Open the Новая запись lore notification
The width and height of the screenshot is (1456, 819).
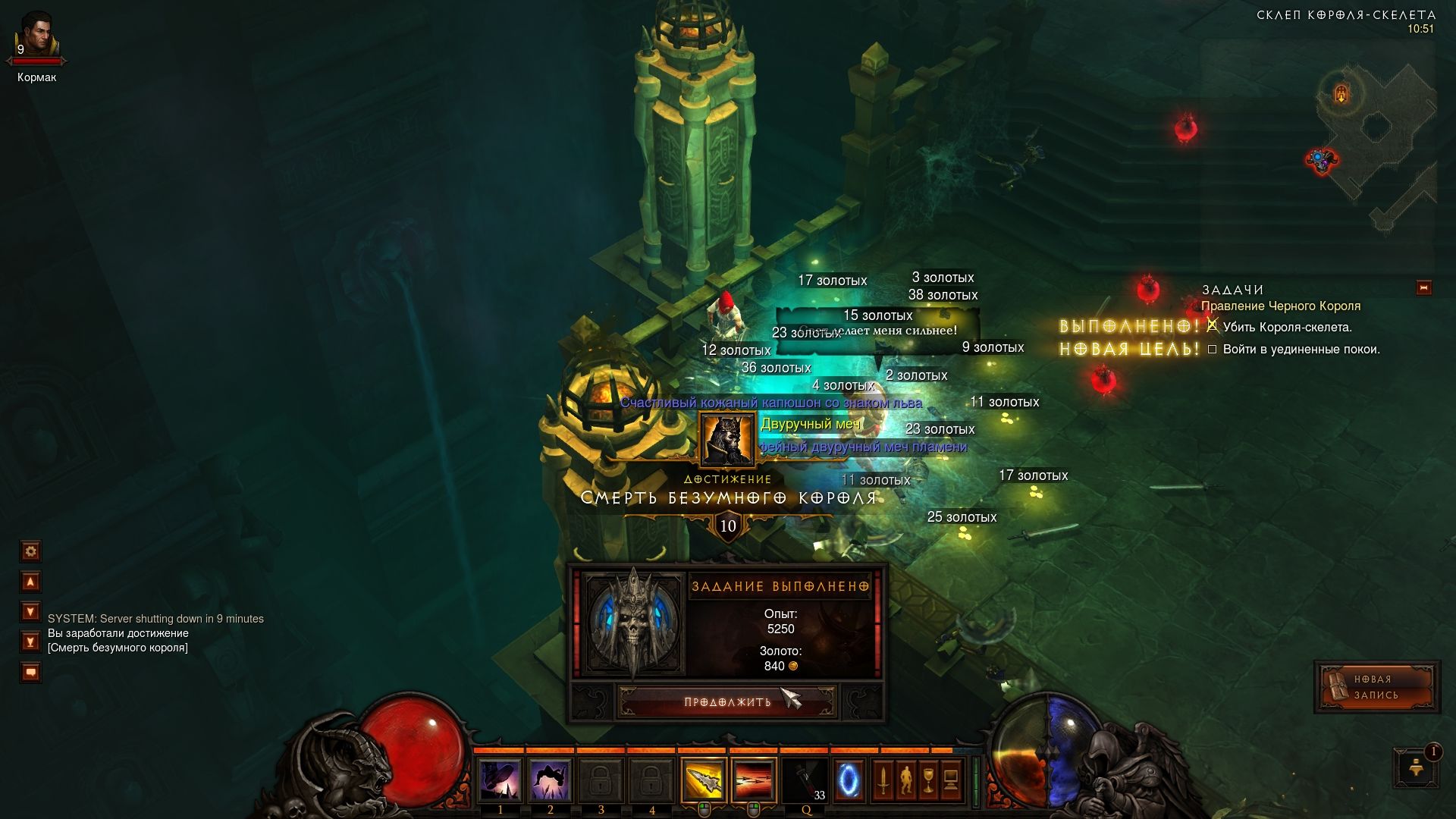point(1376,687)
